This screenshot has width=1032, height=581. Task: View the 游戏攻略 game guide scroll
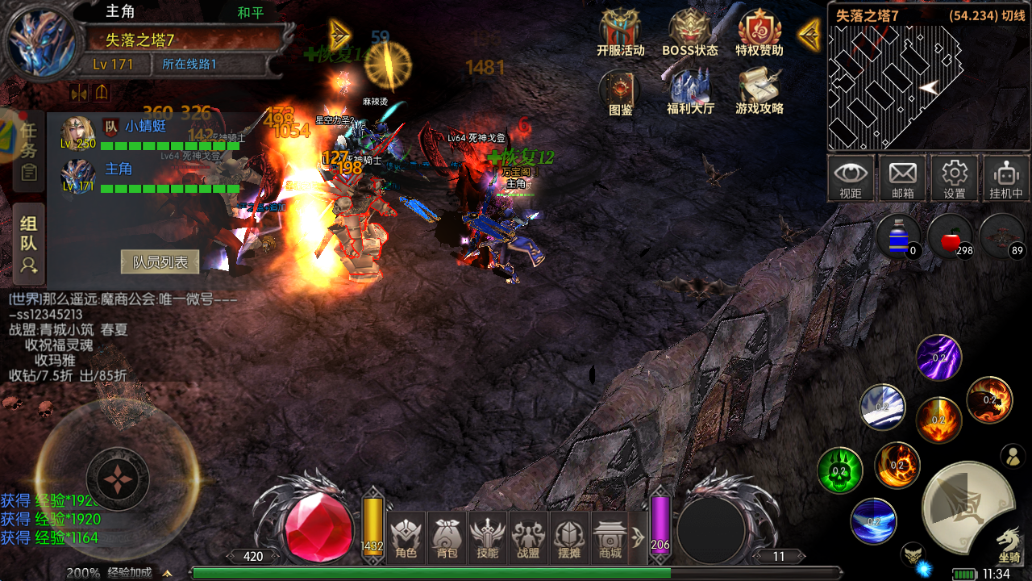[x=760, y=91]
